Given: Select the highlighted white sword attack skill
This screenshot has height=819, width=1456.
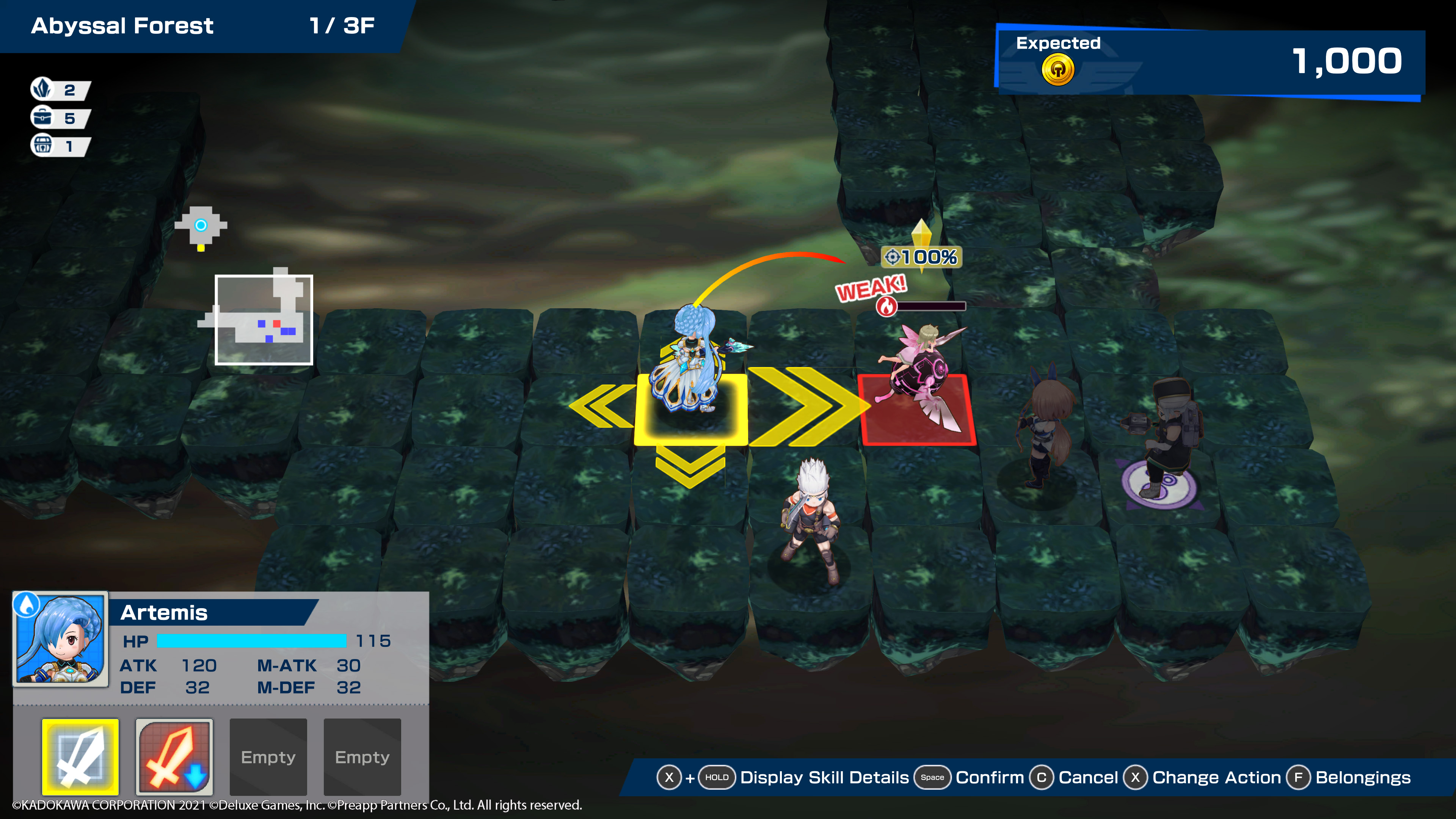Looking at the screenshot, I should (x=80, y=756).
